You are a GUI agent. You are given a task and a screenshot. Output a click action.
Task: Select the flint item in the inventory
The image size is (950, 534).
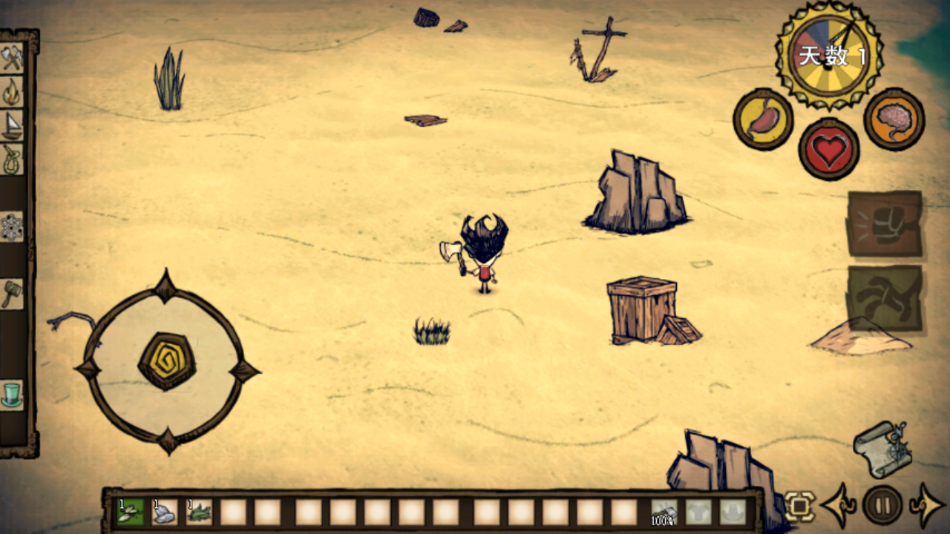pyautogui.click(x=164, y=512)
